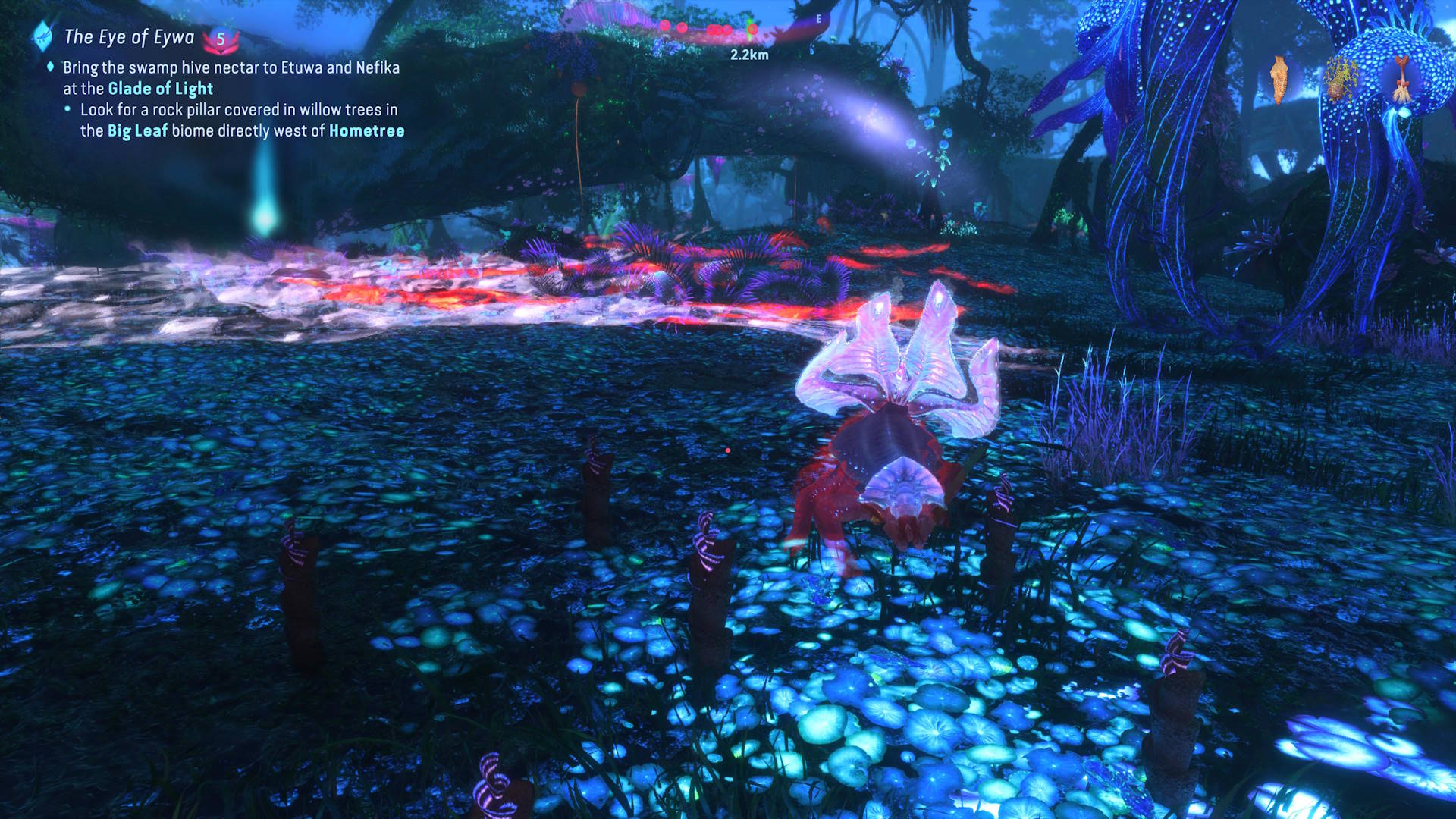The image size is (1456, 819).
Task: Click the orange cocoon item icon
Action: [1279, 79]
